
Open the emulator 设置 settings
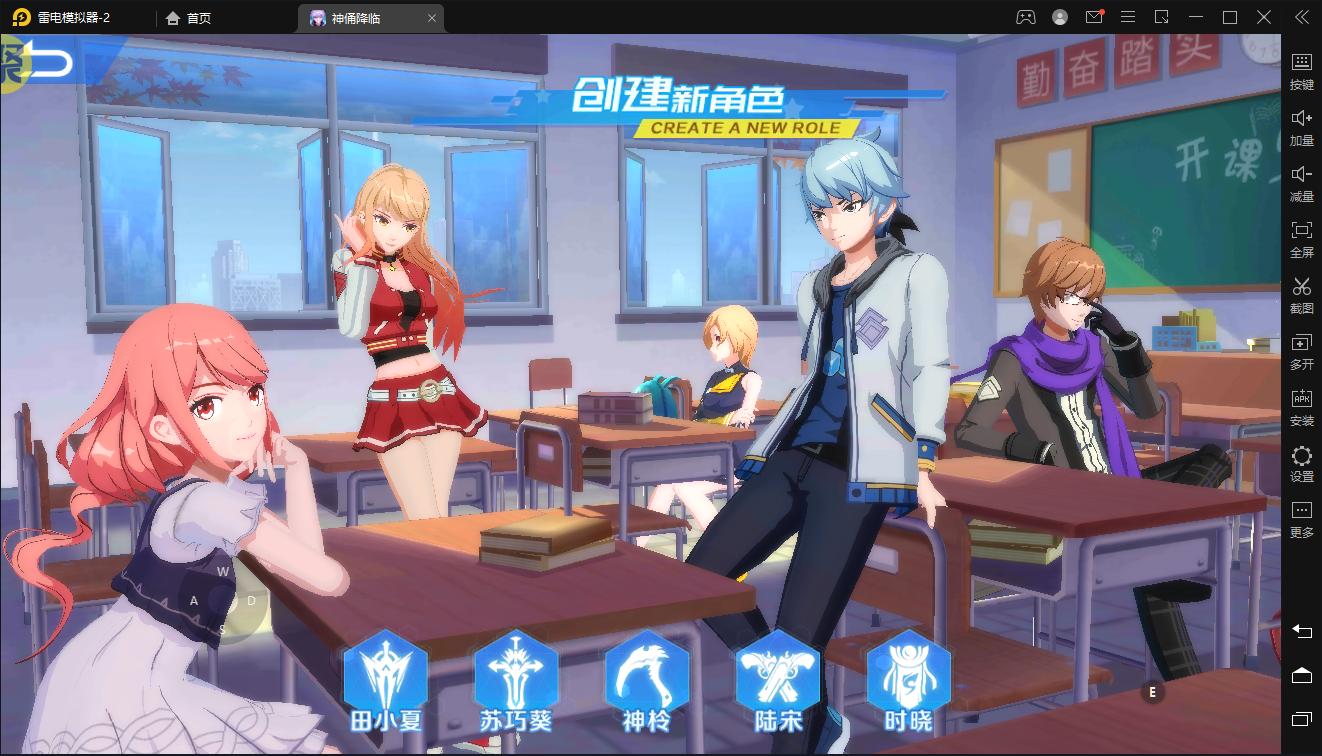tap(1301, 462)
